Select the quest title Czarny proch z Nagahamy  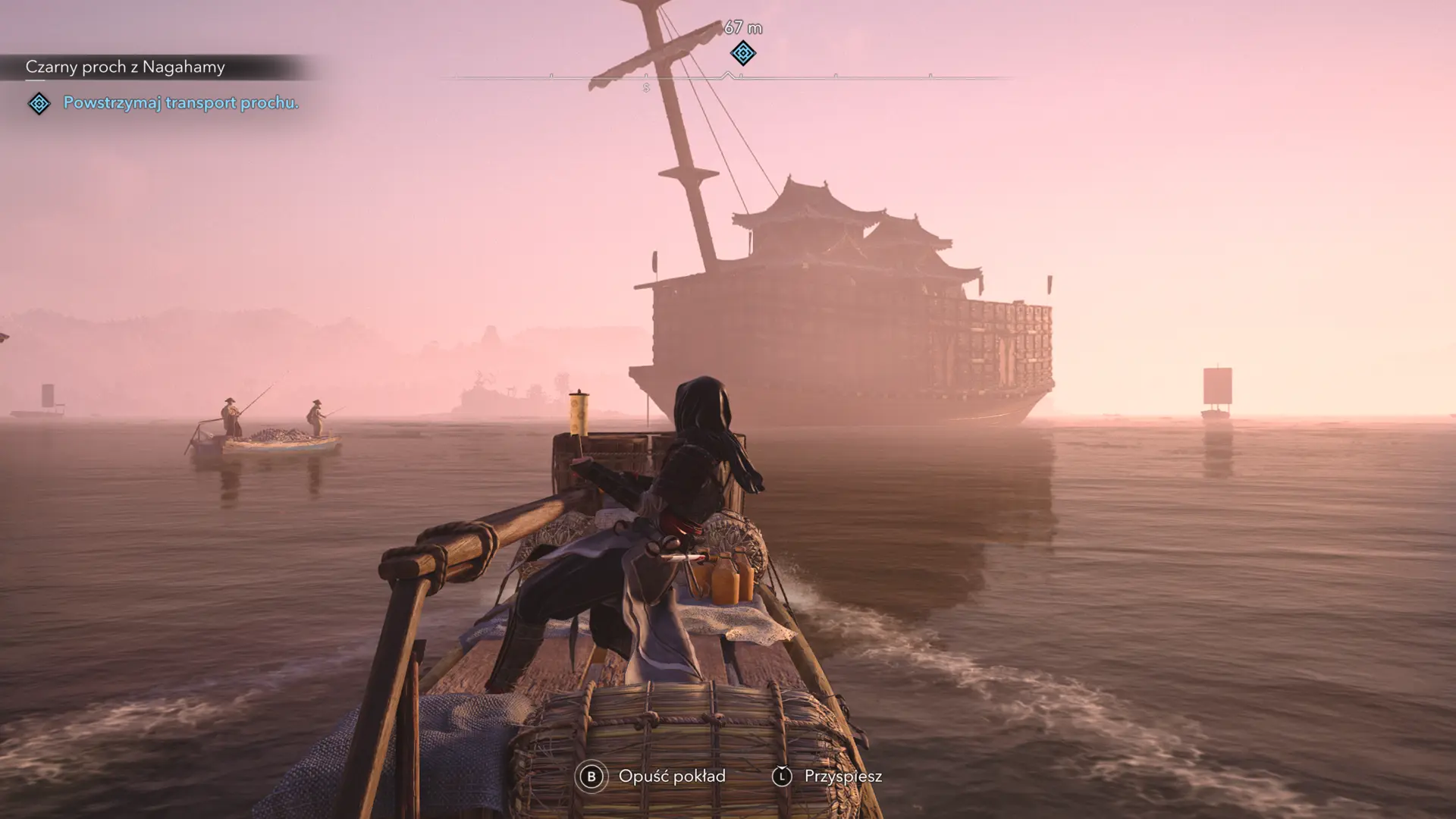click(x=125, y=67)
